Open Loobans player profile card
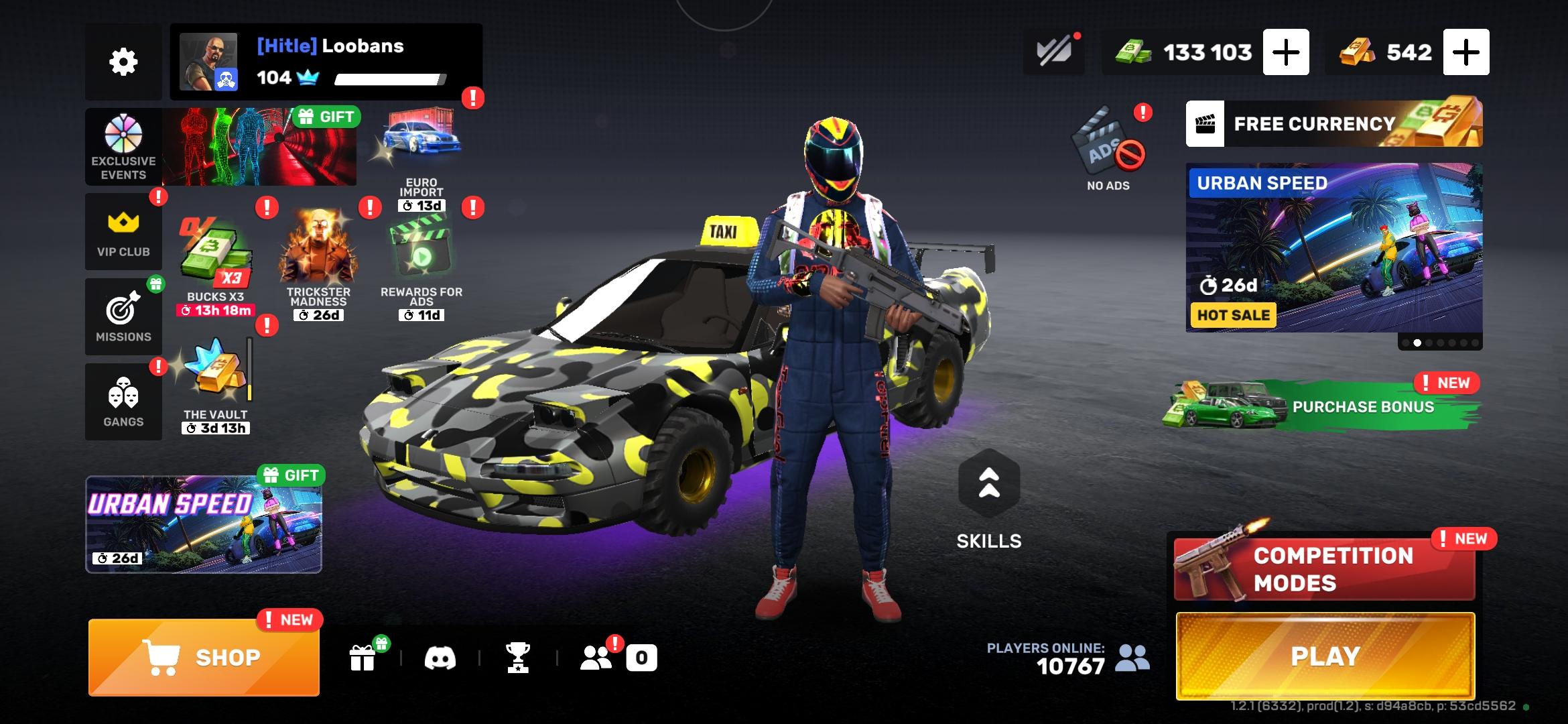This screenshot has height=724, width=1568. (x=326, y=62)
